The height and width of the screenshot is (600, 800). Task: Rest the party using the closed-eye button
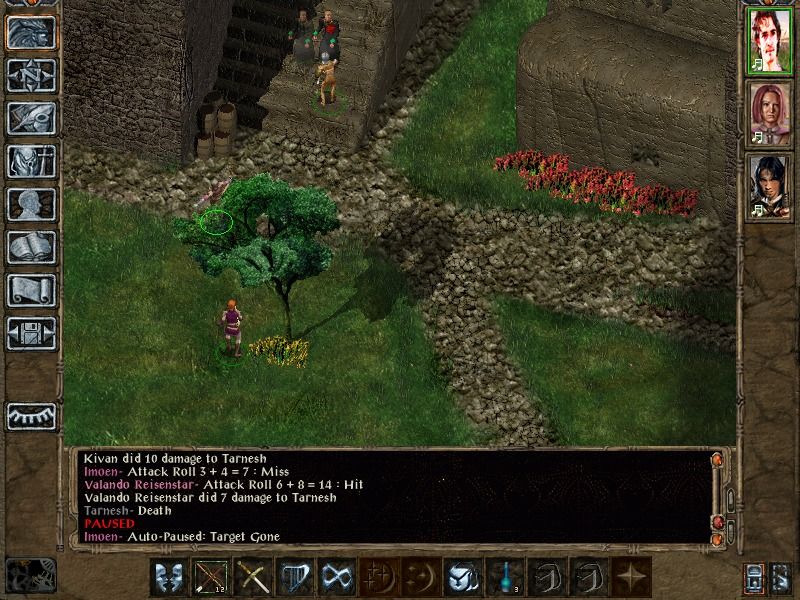tap(31, 416)
